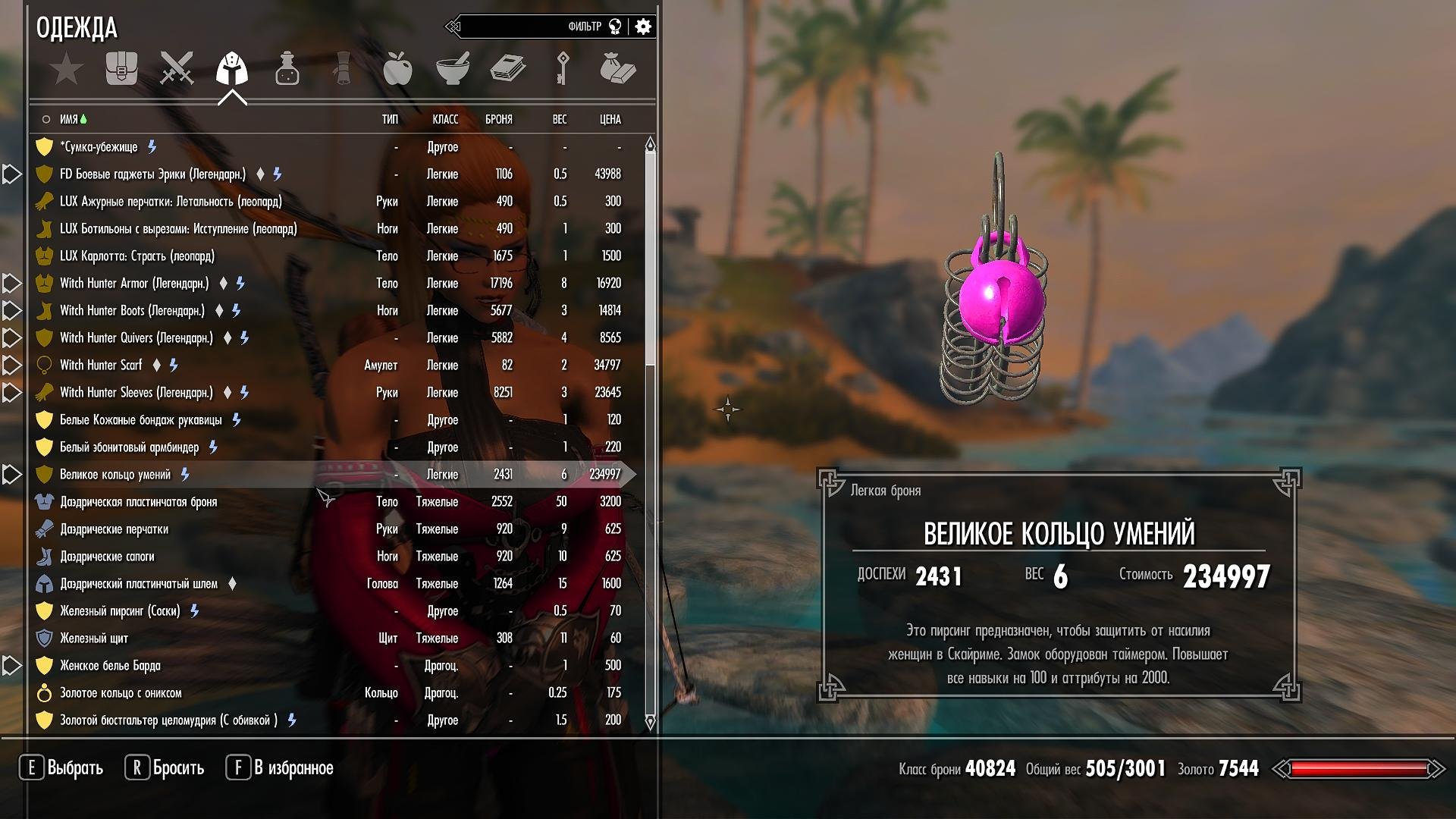Sort items by БРОНЯ column header

pos(498,120)
